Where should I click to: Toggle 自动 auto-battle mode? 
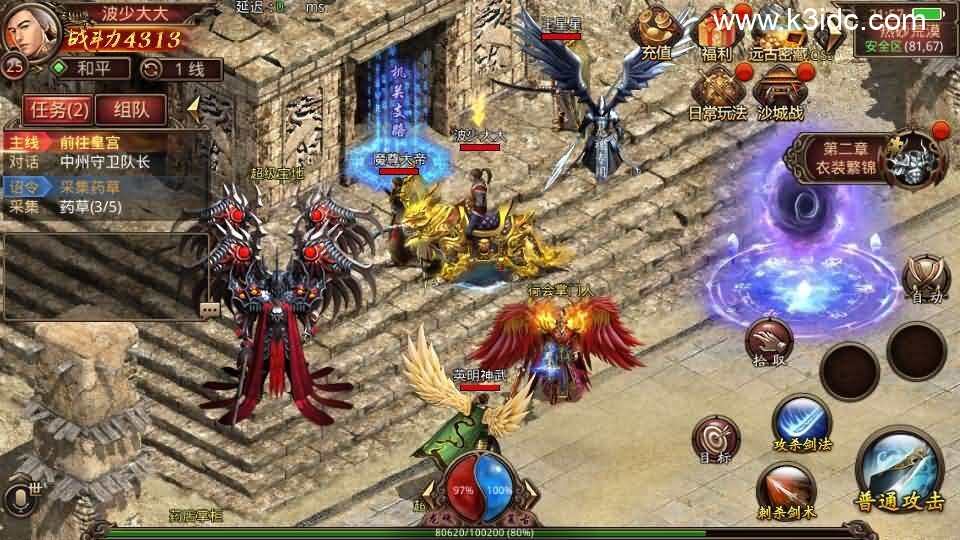pos(925,278)
